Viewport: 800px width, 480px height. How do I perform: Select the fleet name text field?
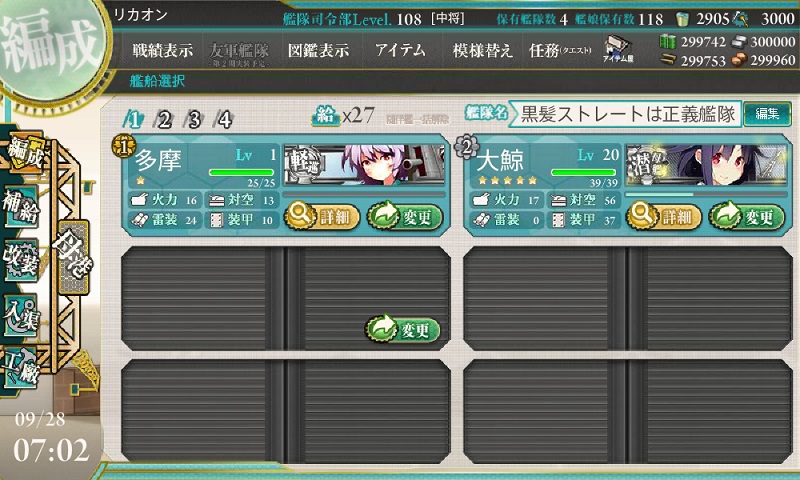[626, 114]
